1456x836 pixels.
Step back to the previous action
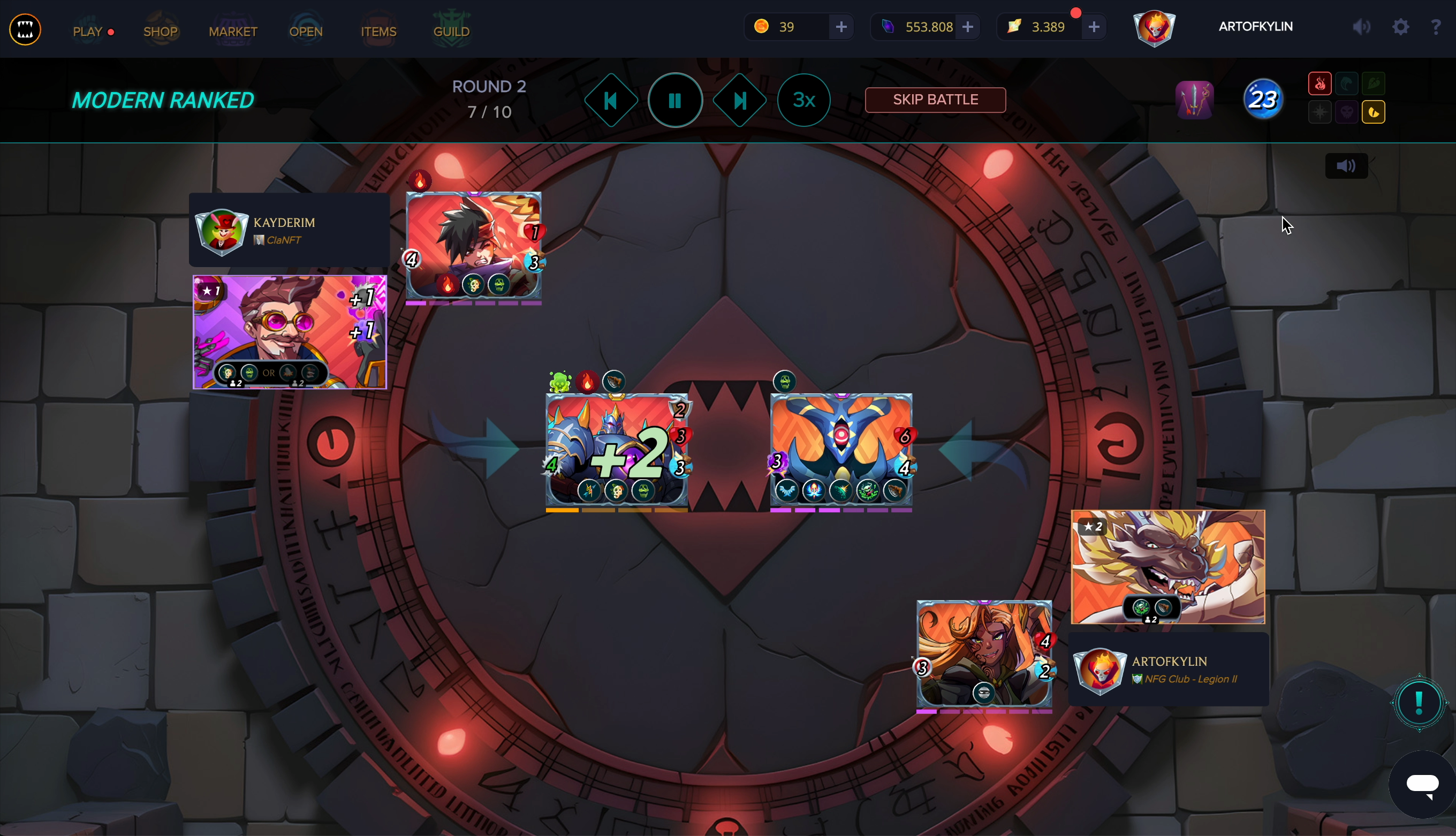pyautogui.click(x=610, y=101)
